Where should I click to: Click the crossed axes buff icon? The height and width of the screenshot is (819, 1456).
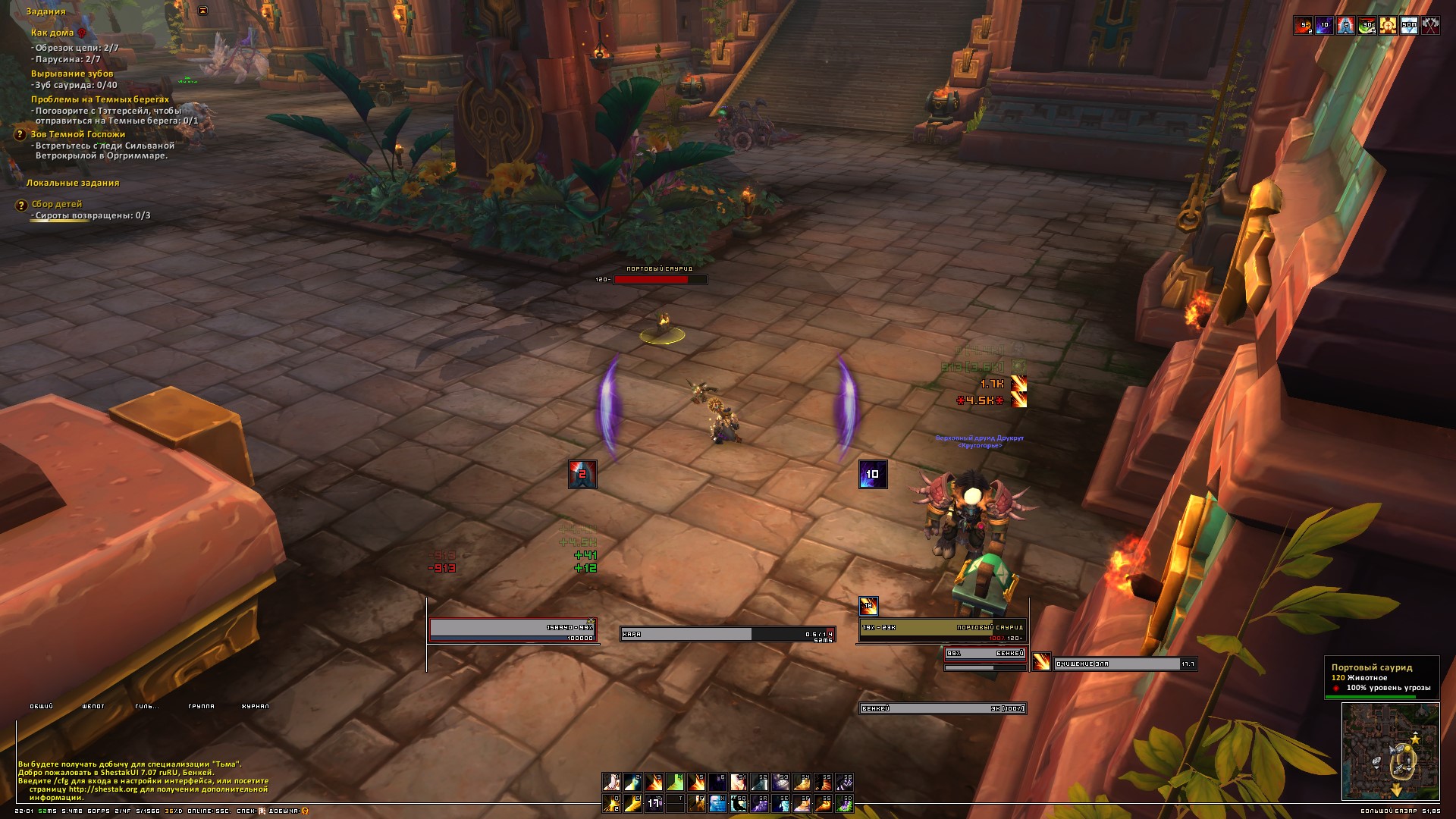coord(1430,25)
